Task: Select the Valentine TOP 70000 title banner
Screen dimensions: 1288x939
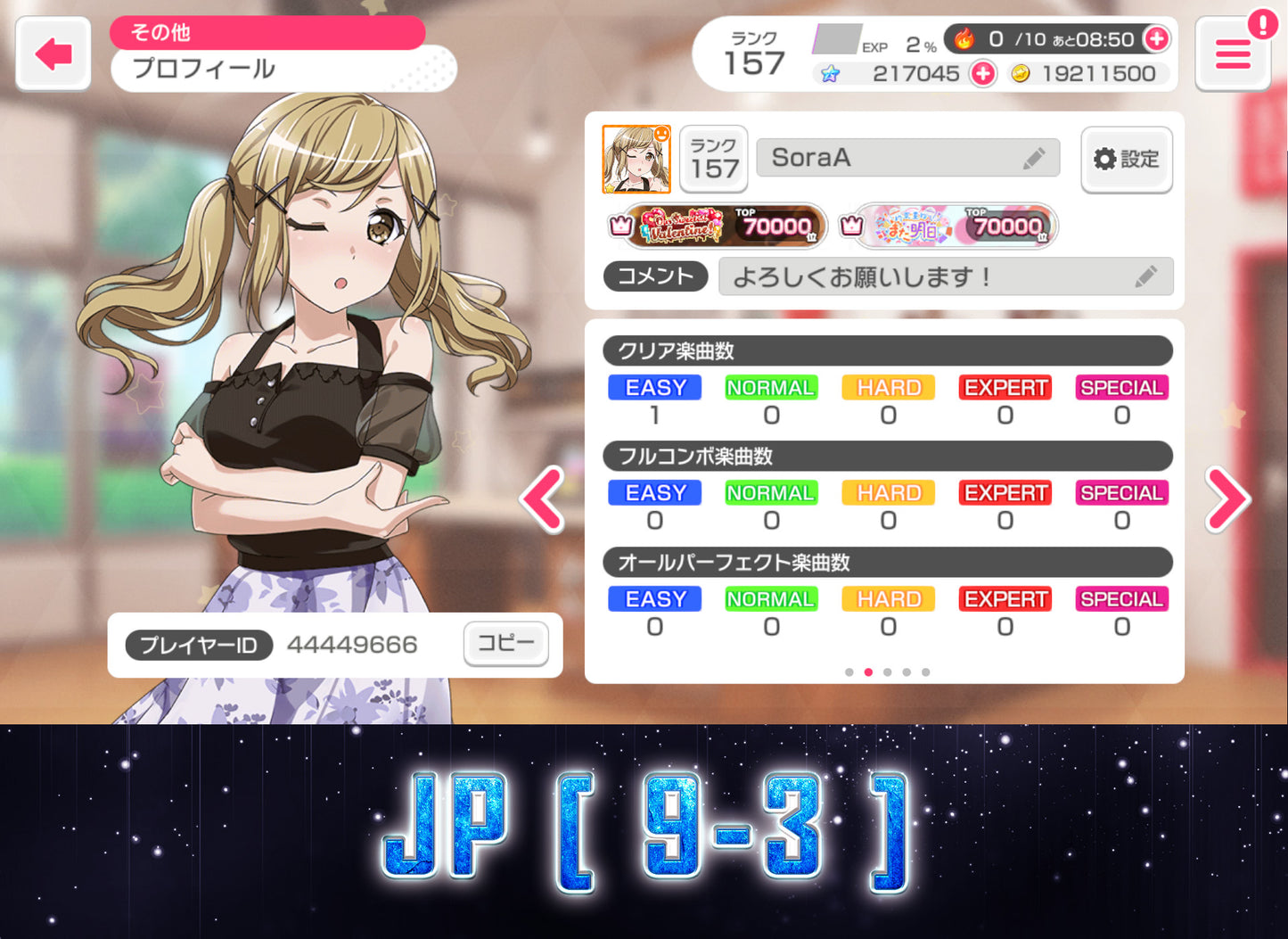Action: tap(716, 227)
